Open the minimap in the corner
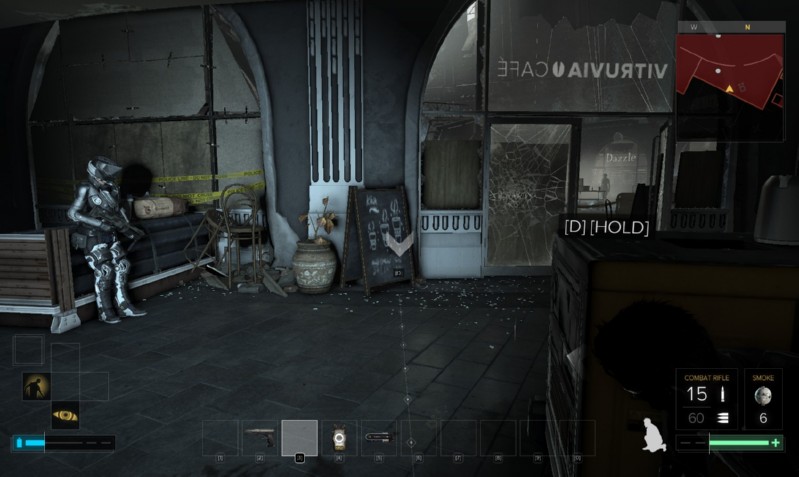799x477 pixels. pyautogui.click(x=731, y=79)
